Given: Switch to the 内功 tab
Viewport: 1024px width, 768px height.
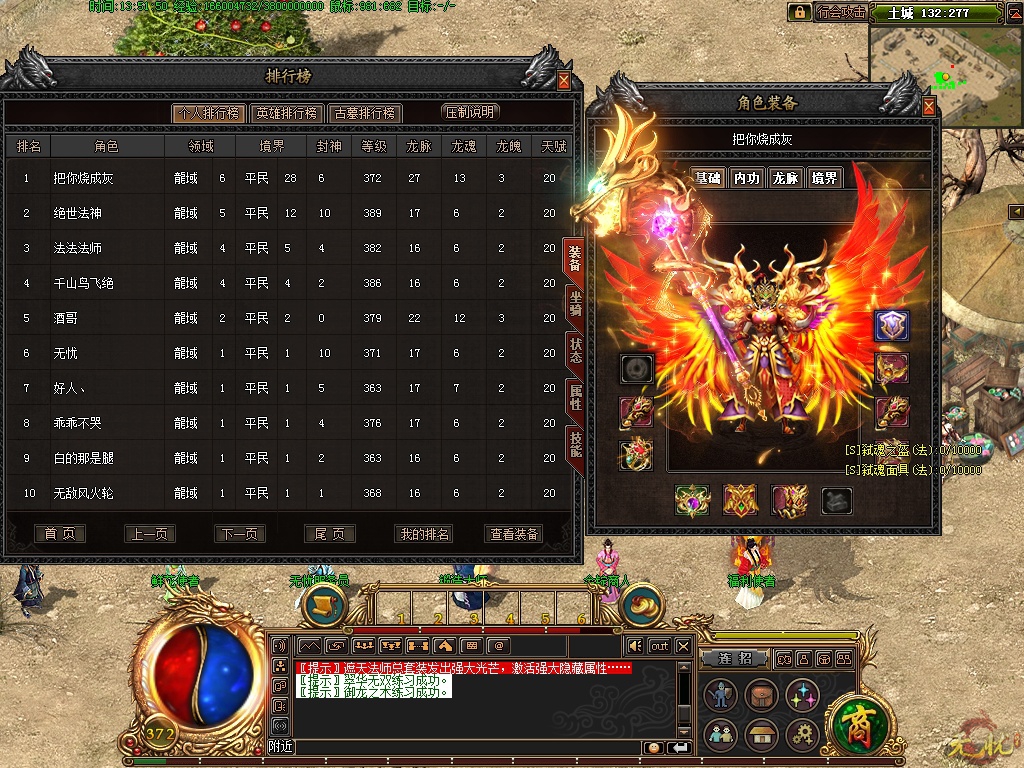Looking at the screenshot, I should [x=747, y=178].
